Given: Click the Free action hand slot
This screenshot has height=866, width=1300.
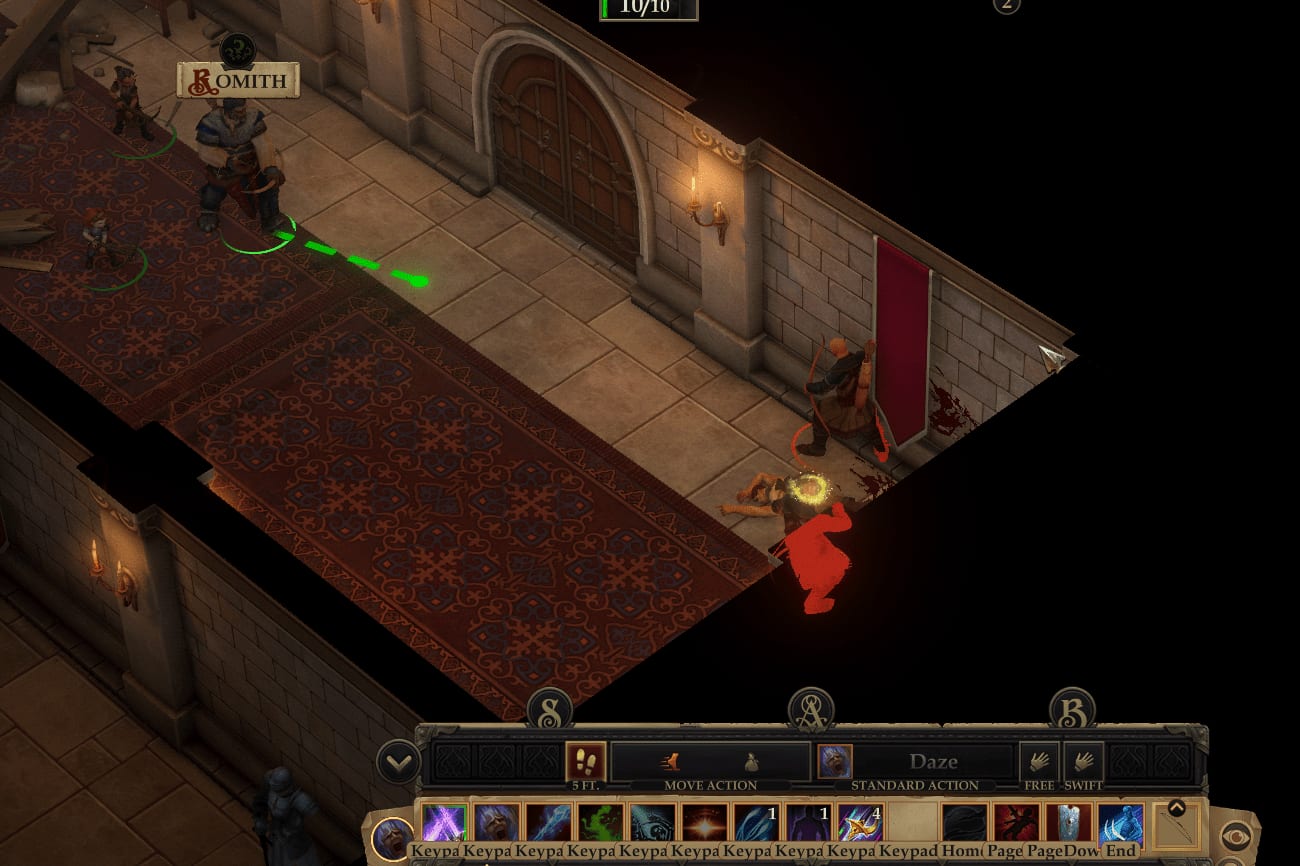Looking at the screenshot, I should [x=1039, y=761].
